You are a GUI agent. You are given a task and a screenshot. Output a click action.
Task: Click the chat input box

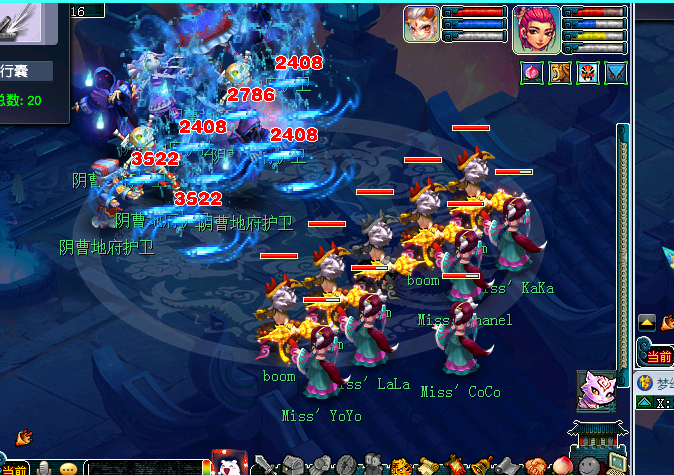[x=145, y=467]
